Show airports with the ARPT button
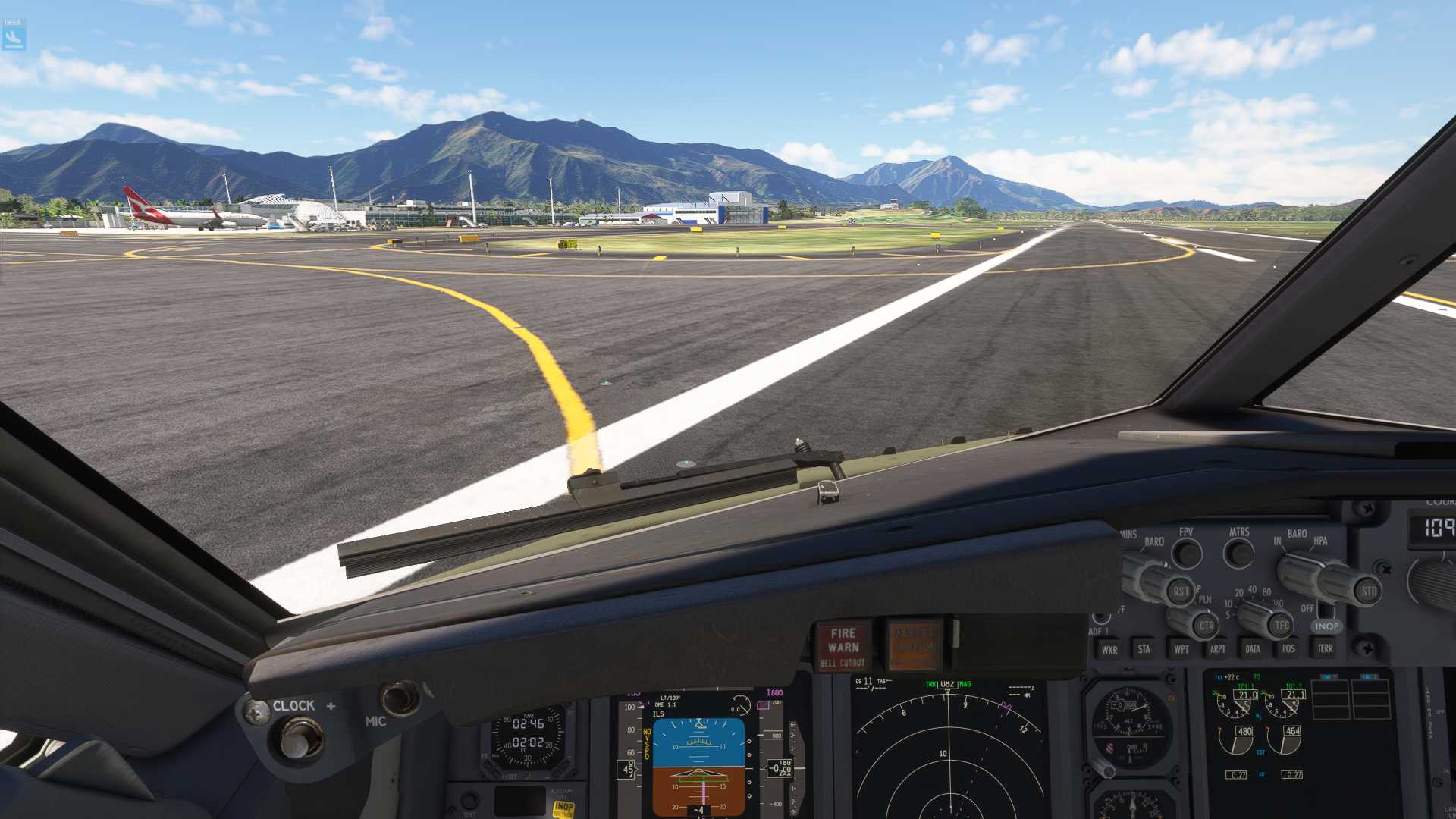Viewport: 1456px width, 819px height. pyautogui.click(x=1217, y=649)
